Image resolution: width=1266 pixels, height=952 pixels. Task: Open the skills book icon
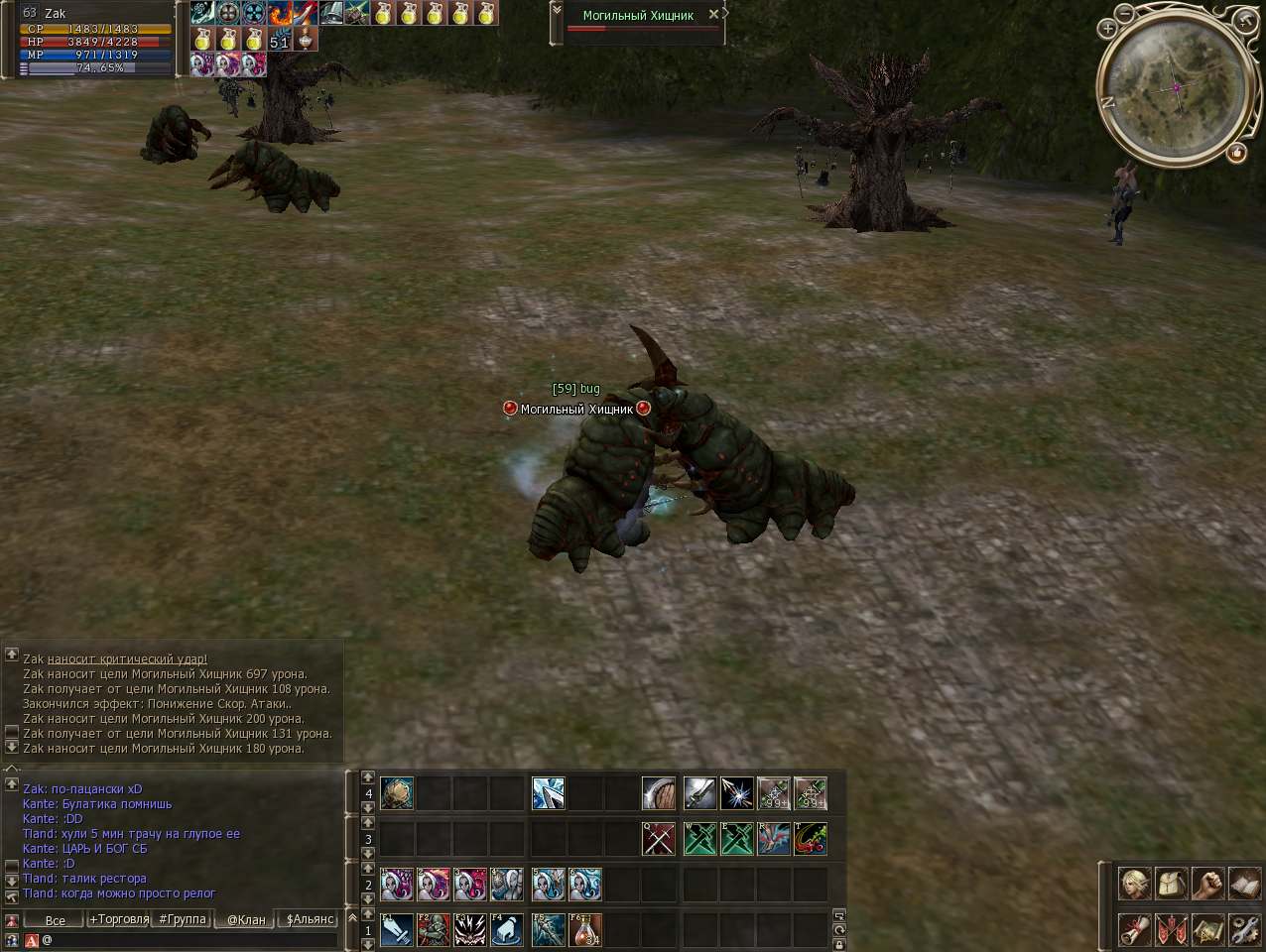(1244, 883)
